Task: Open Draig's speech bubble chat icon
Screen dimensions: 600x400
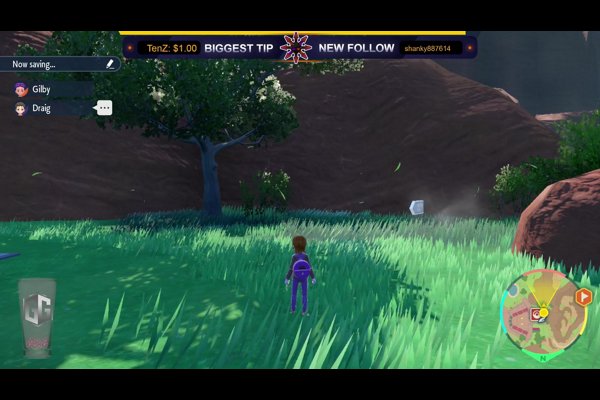Action: point(104,108)
